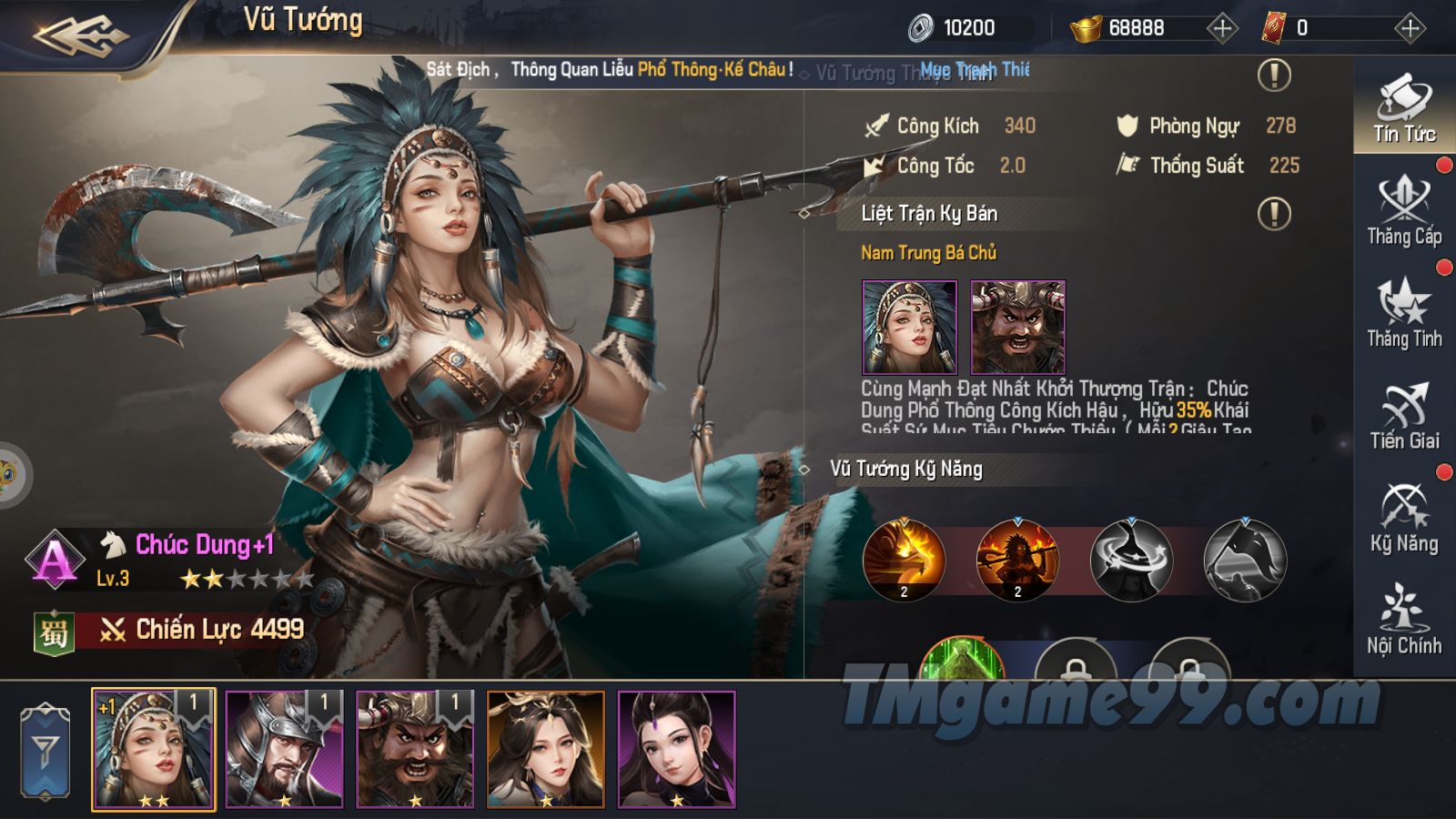Add more gold ingots with plus button
The height and width of the screenshot is (819, 1456).
coord(1222,28)
